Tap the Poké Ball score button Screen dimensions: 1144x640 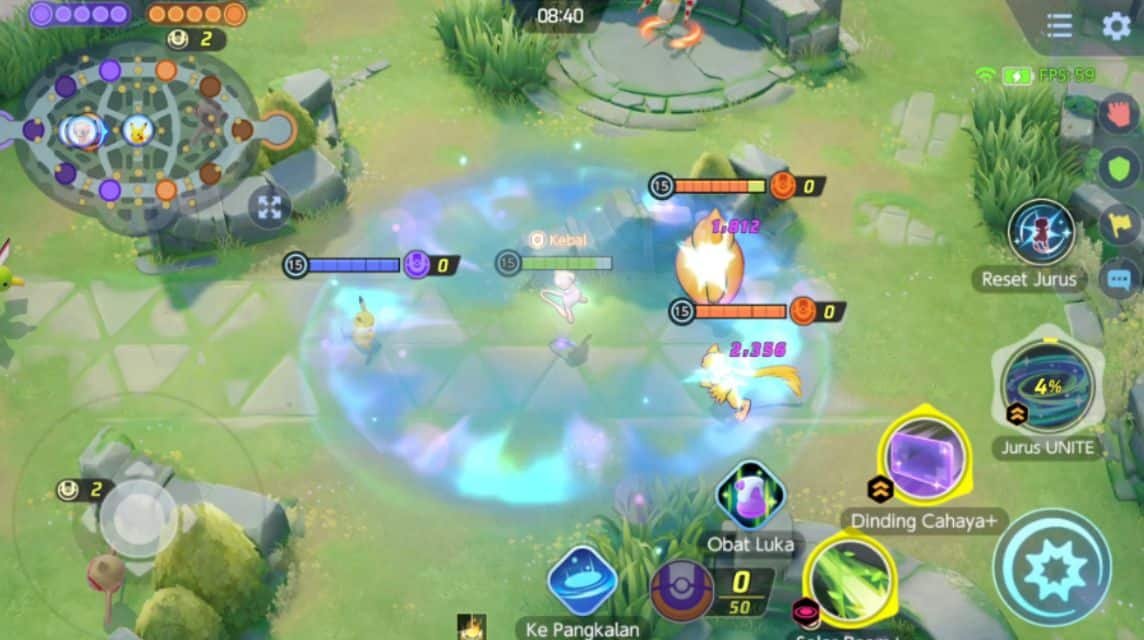[x=682, y=590]
